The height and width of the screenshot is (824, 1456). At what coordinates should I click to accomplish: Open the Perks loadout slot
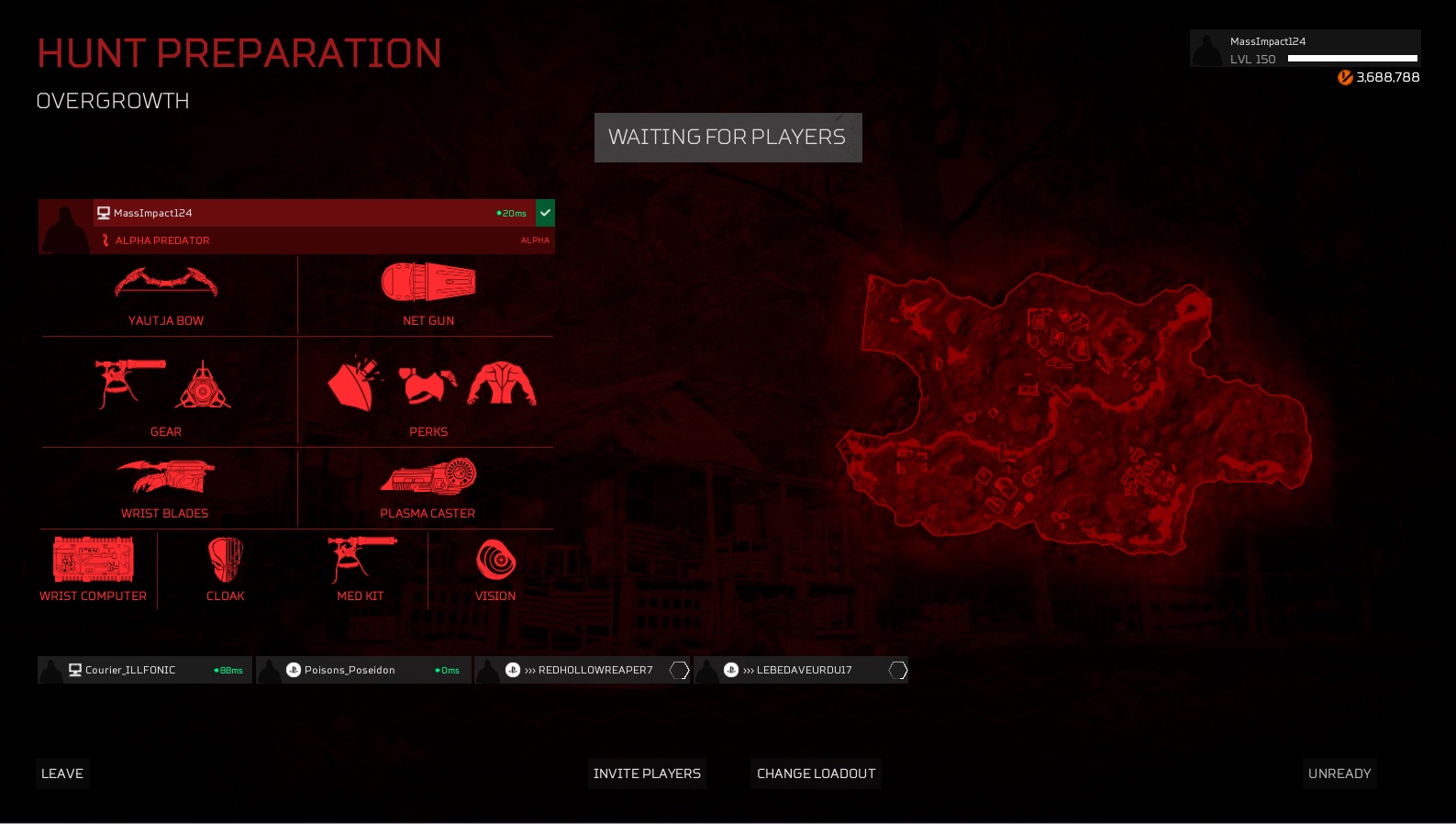pos(428,394)
